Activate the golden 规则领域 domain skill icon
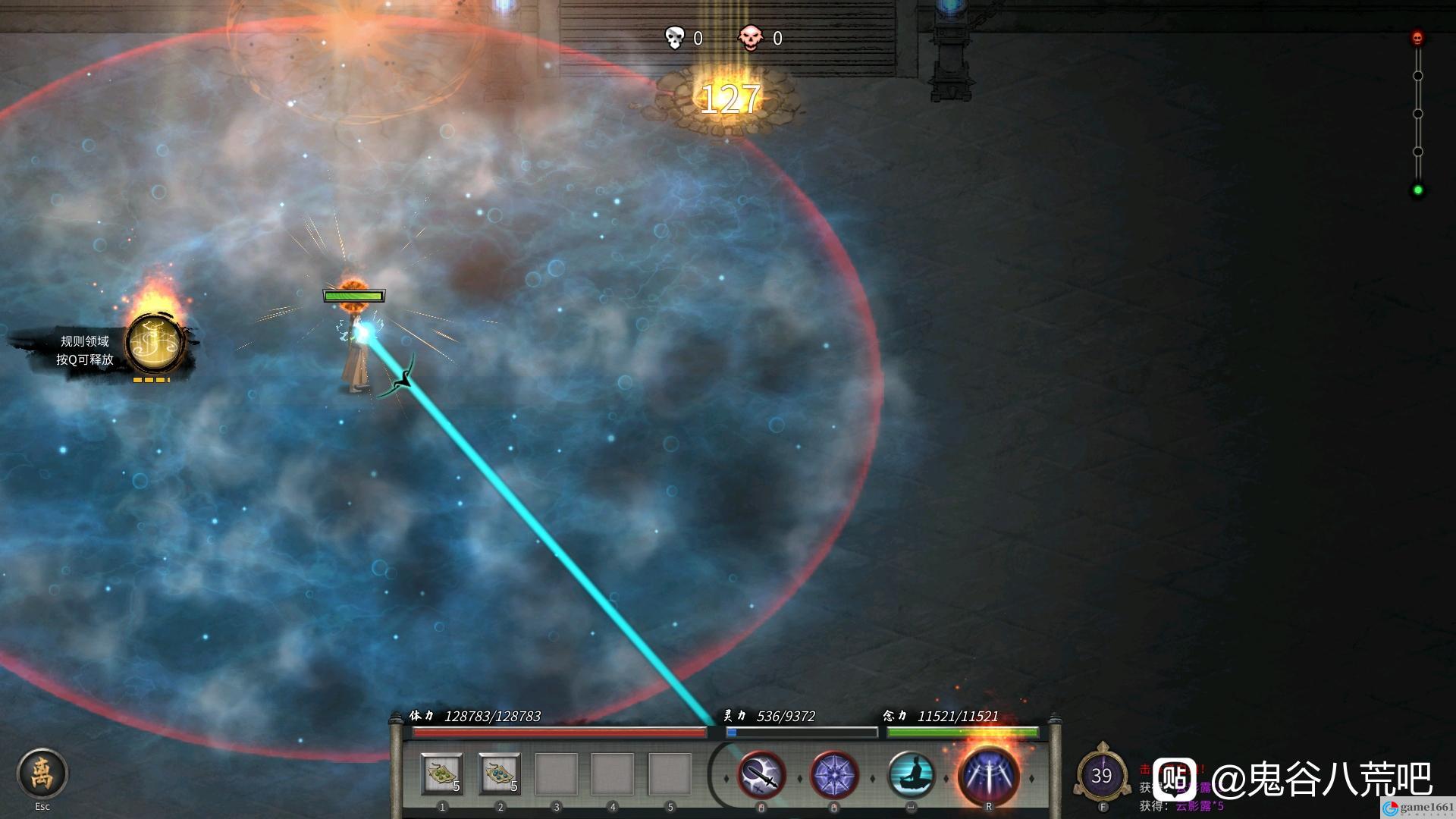Image resolution: width=1456 pixels, height=819 pixels. (155, 345)
